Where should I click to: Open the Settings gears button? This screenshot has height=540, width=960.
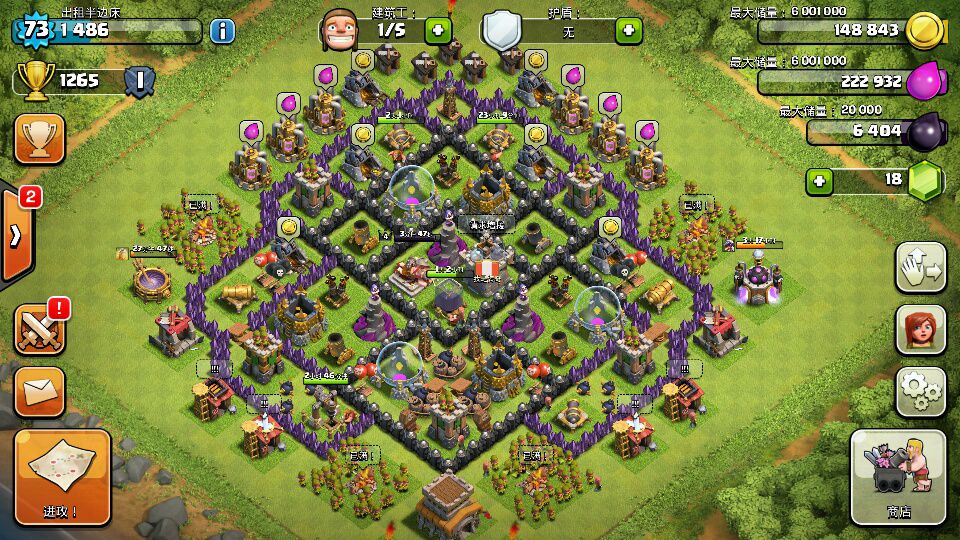[920, 391]
